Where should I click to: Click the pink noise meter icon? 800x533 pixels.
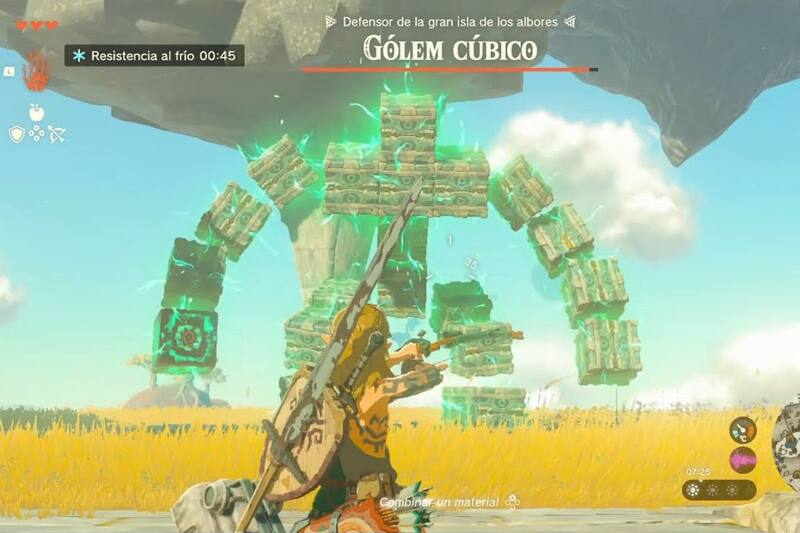742,460
